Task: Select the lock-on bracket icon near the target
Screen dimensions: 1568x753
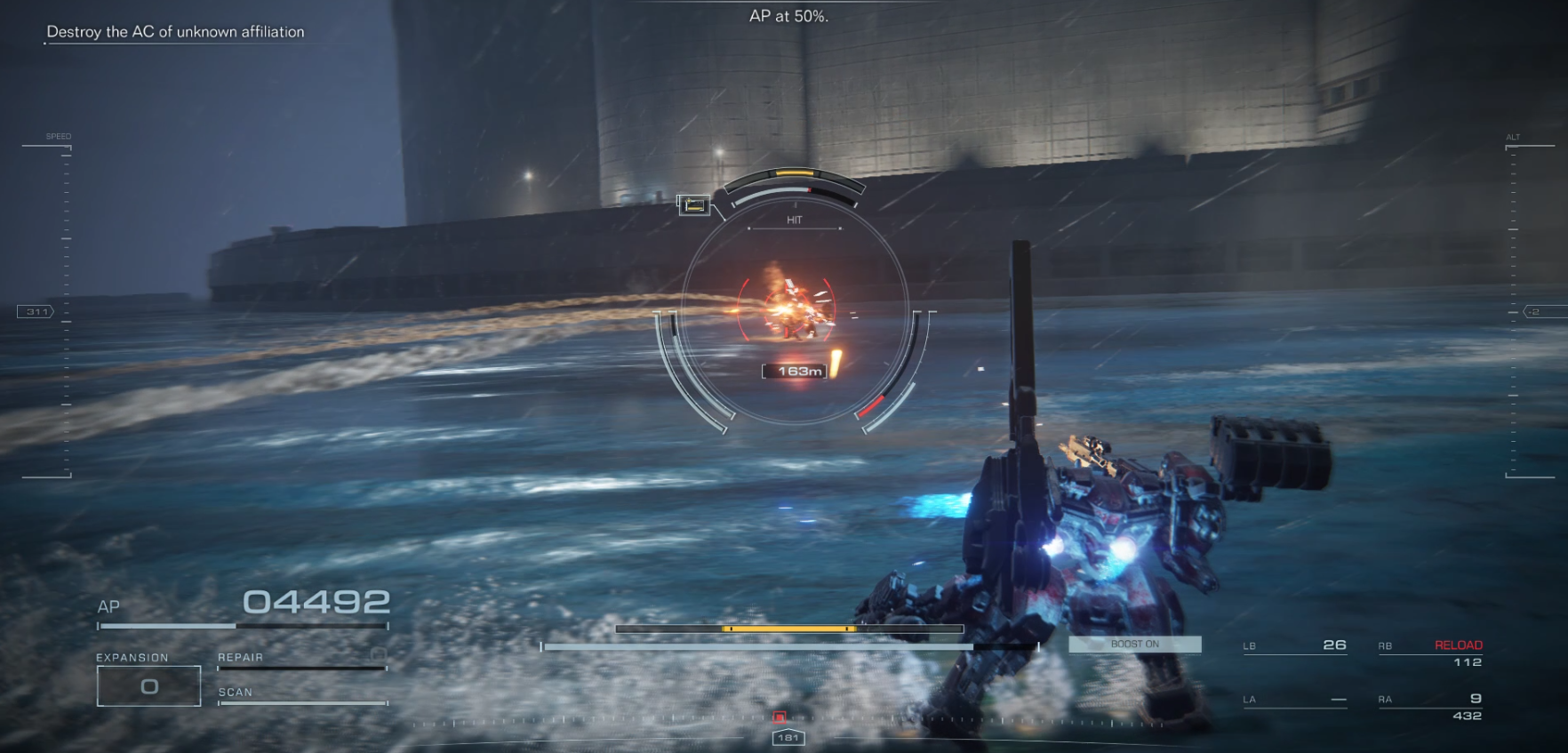Action: tap(695, 205)
